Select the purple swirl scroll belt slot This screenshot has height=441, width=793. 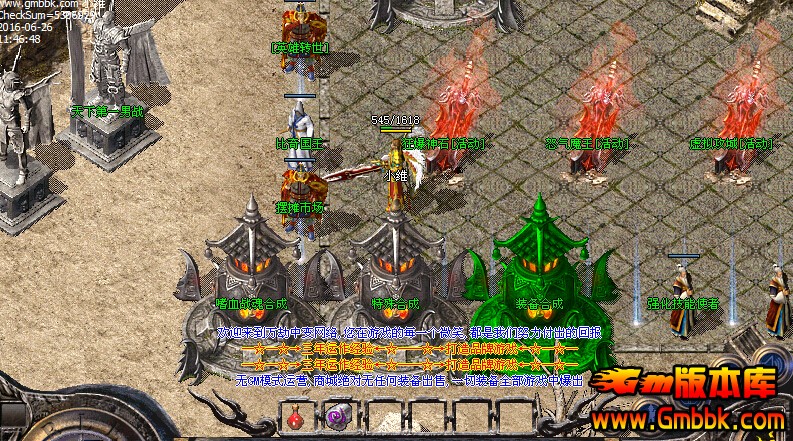pyautogui.click(x=335, y=418)
